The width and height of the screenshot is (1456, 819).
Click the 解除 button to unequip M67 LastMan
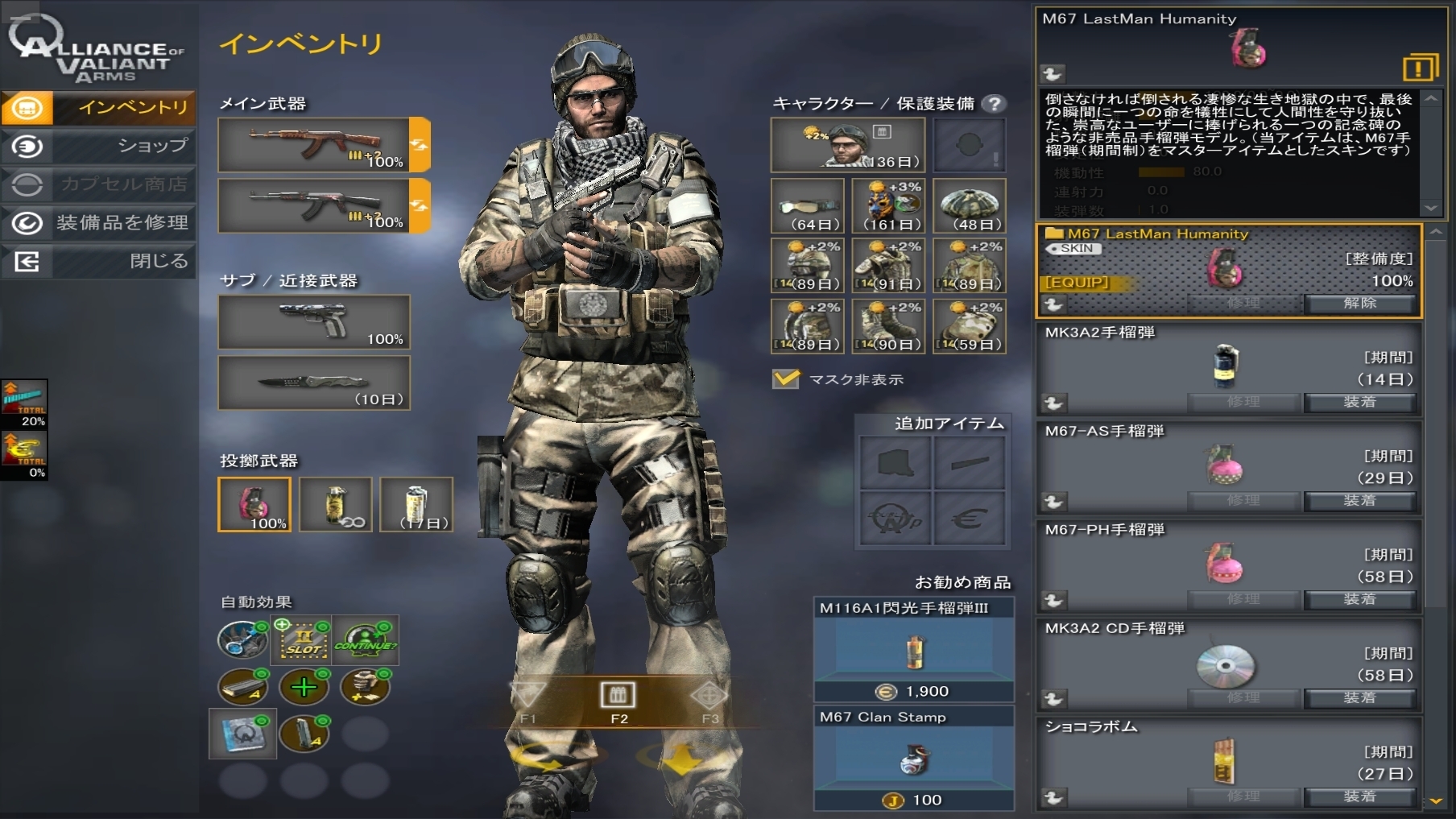click(x=1359, y=303)
